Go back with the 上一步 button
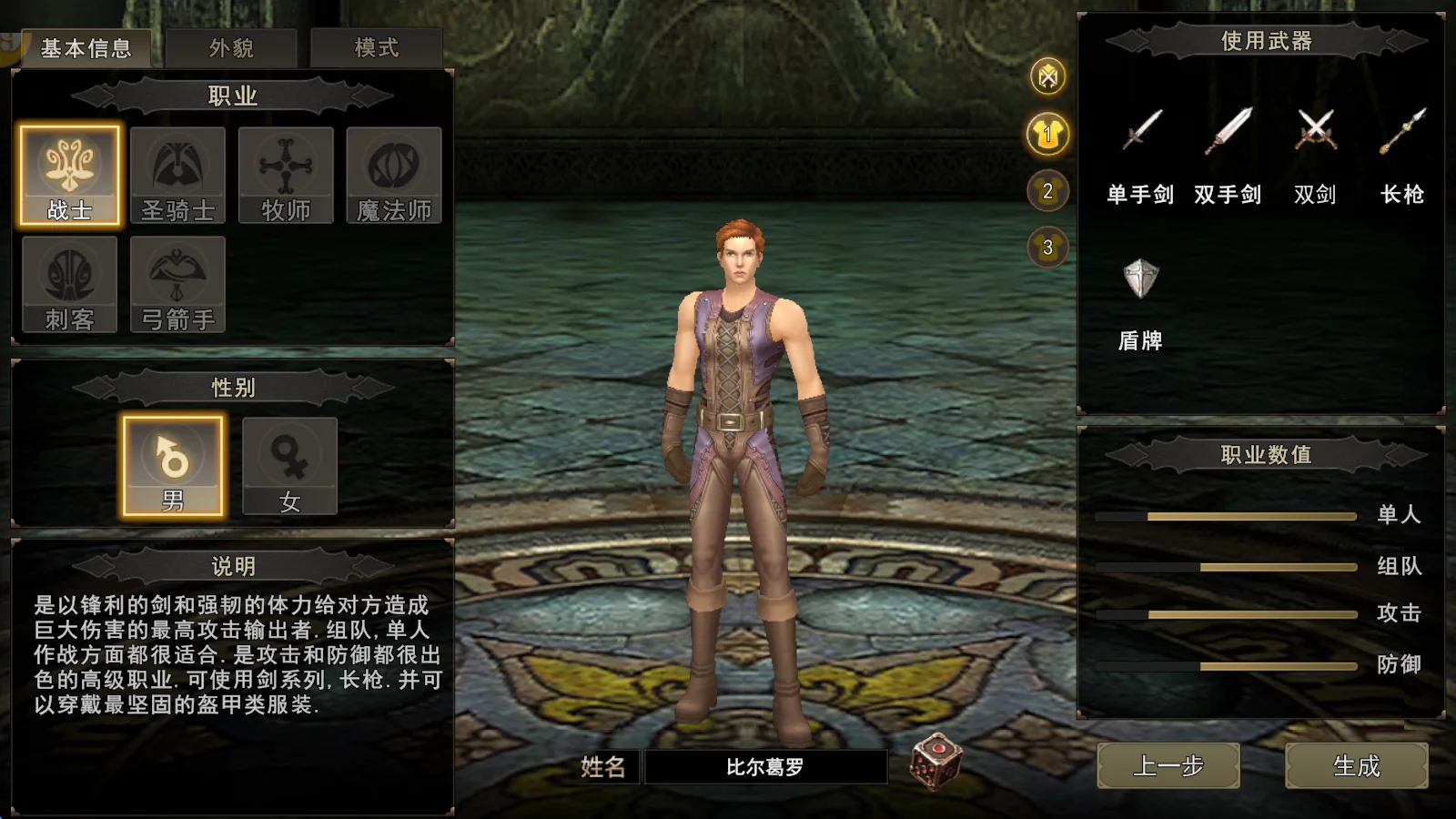This screenshot has width=1456, height=819. pos(1168,766)
